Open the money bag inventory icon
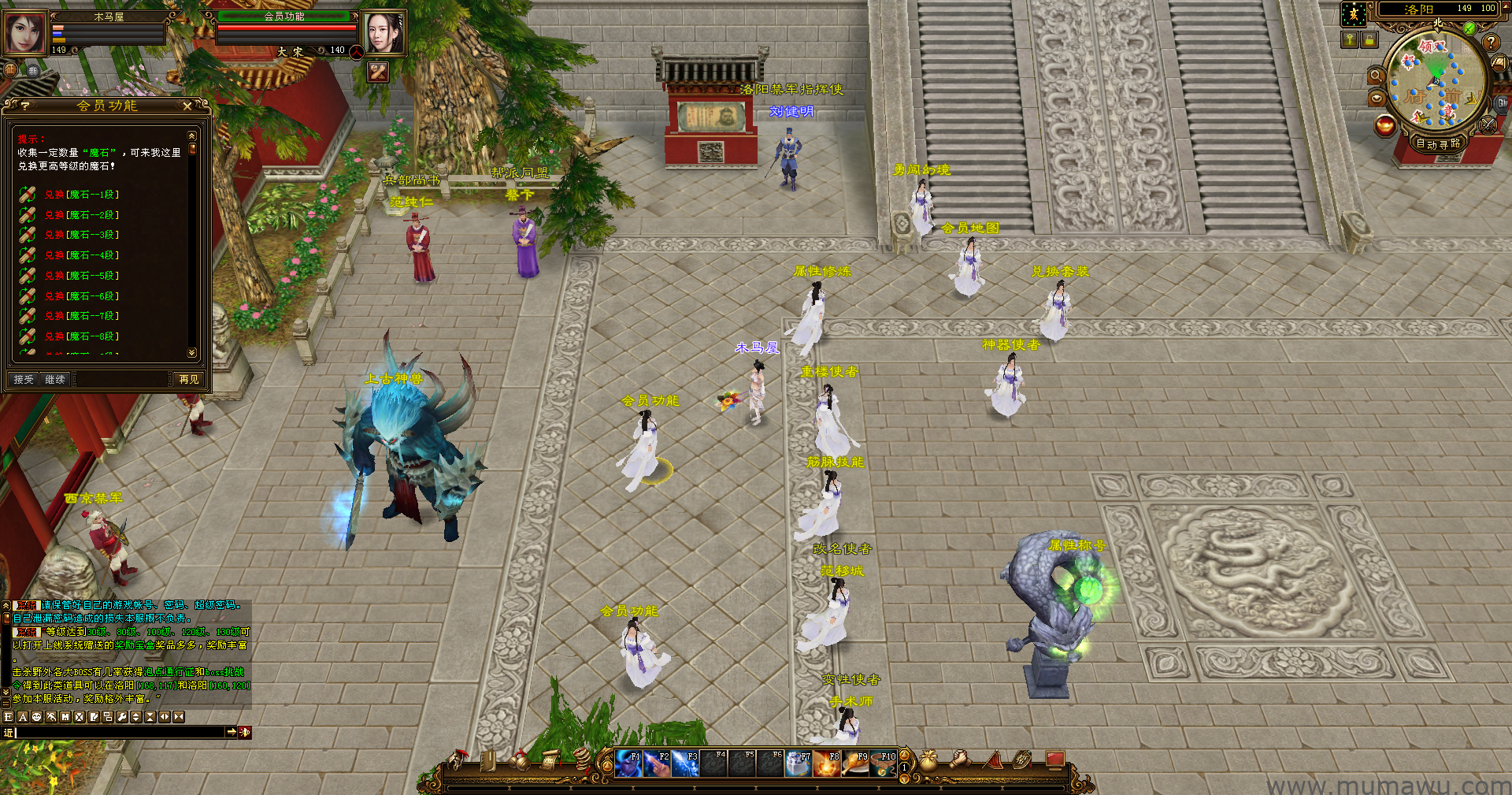This screenshot has width=1512, height=795. (929, 760)
